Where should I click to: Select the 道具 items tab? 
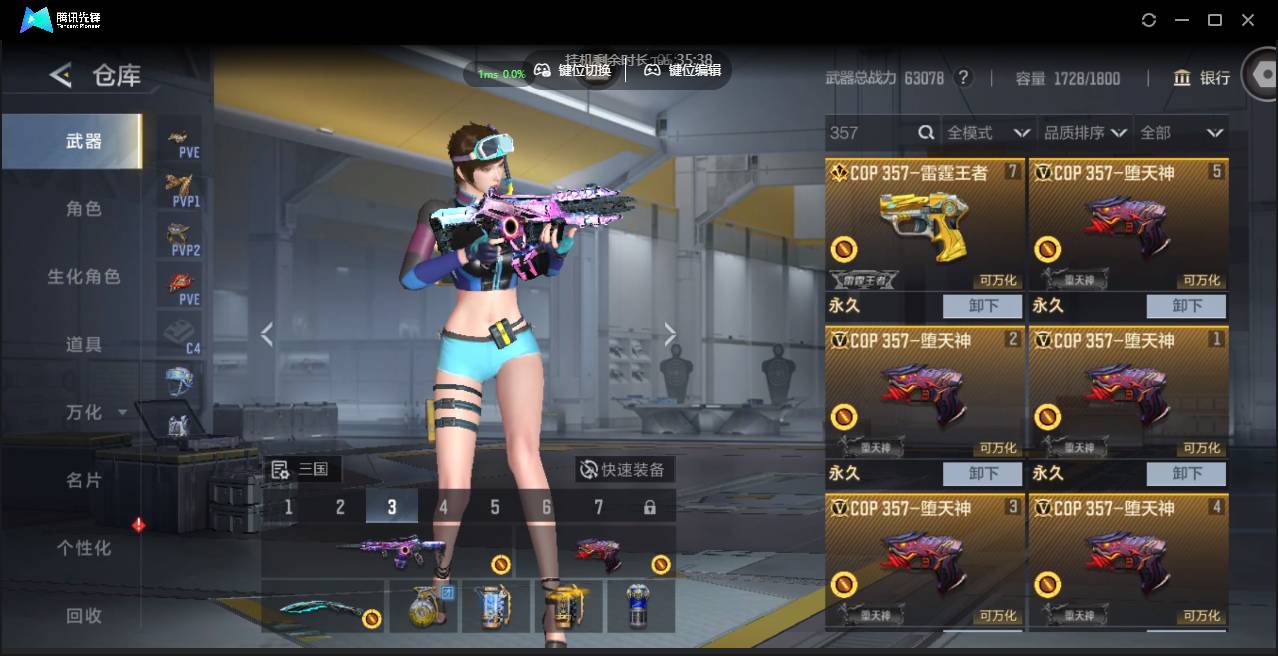(84, 344)
